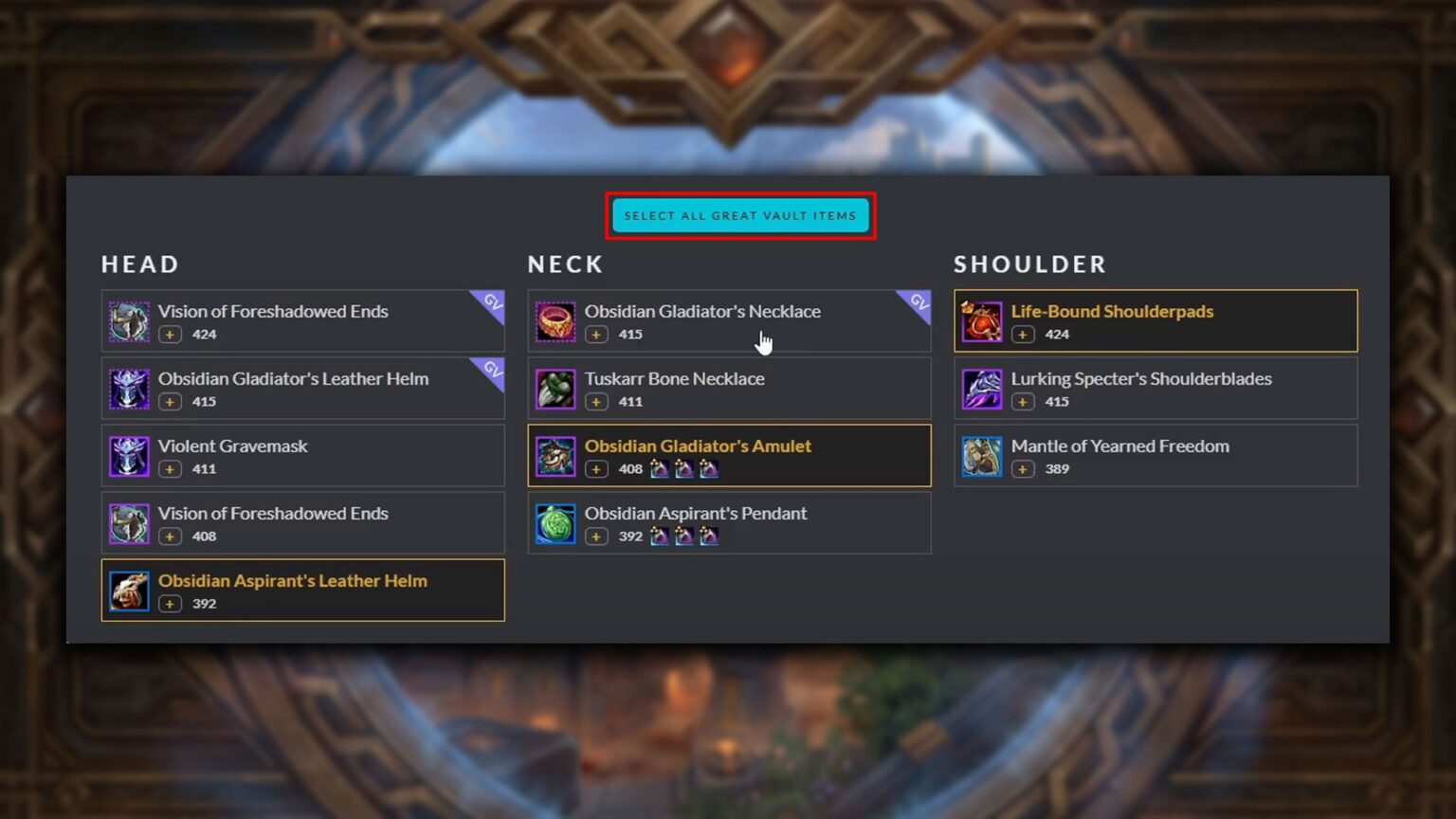
Task: Expand options with plus under Violent Gravemask
Action: tap(170, 469)
